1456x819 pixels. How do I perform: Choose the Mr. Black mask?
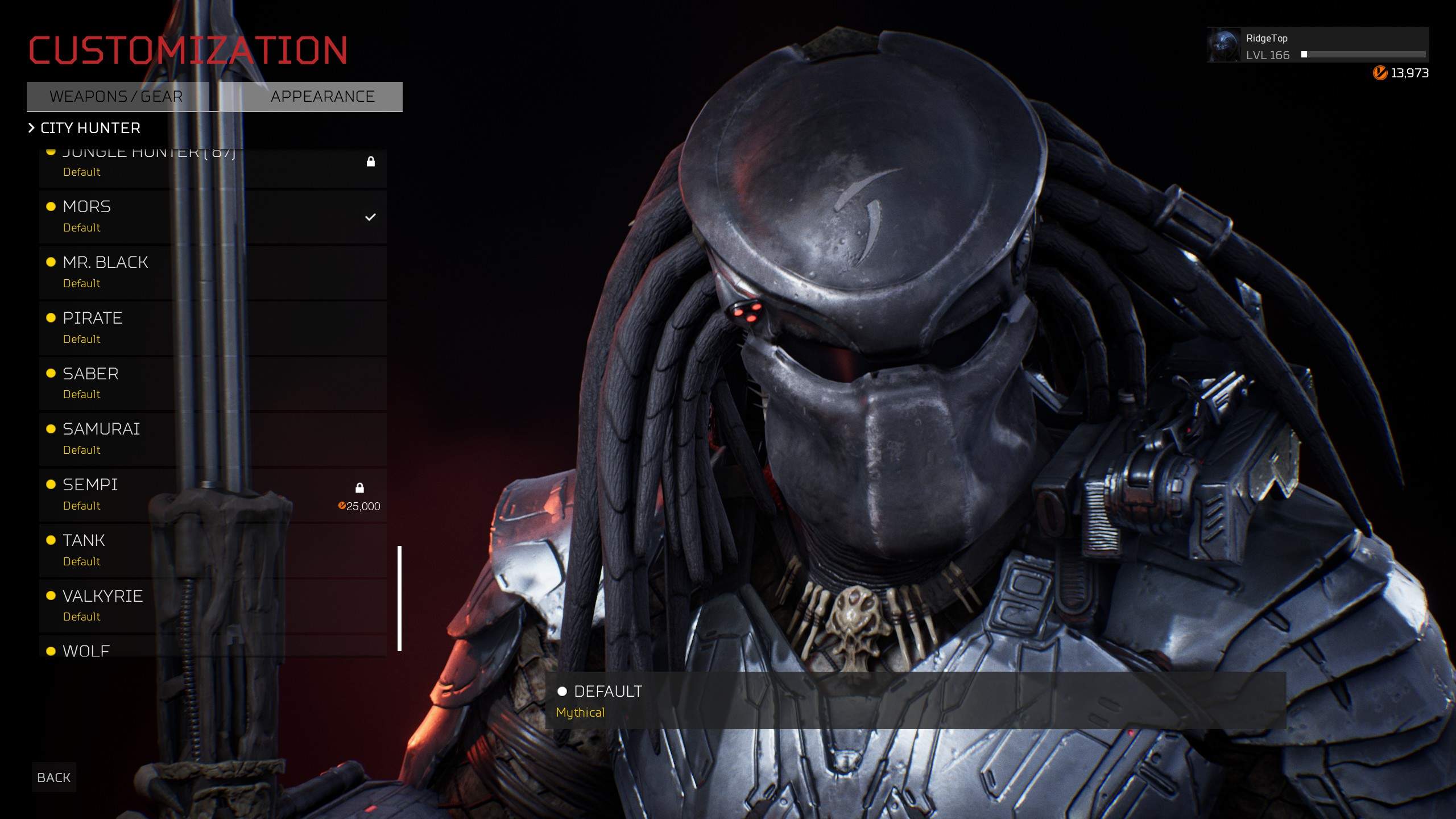(x=213, y=272)
